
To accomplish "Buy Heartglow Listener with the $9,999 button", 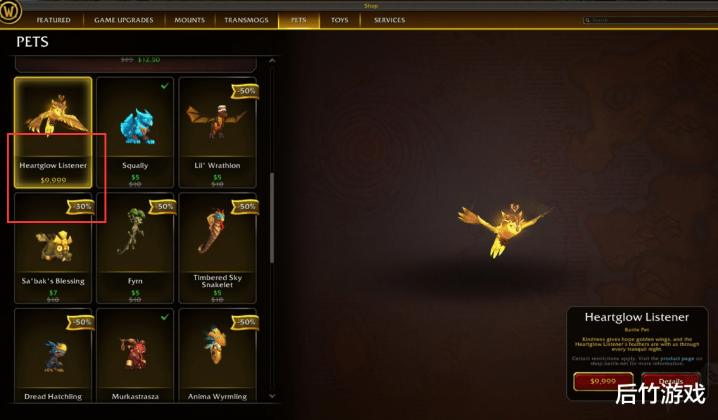I will 603,381.
